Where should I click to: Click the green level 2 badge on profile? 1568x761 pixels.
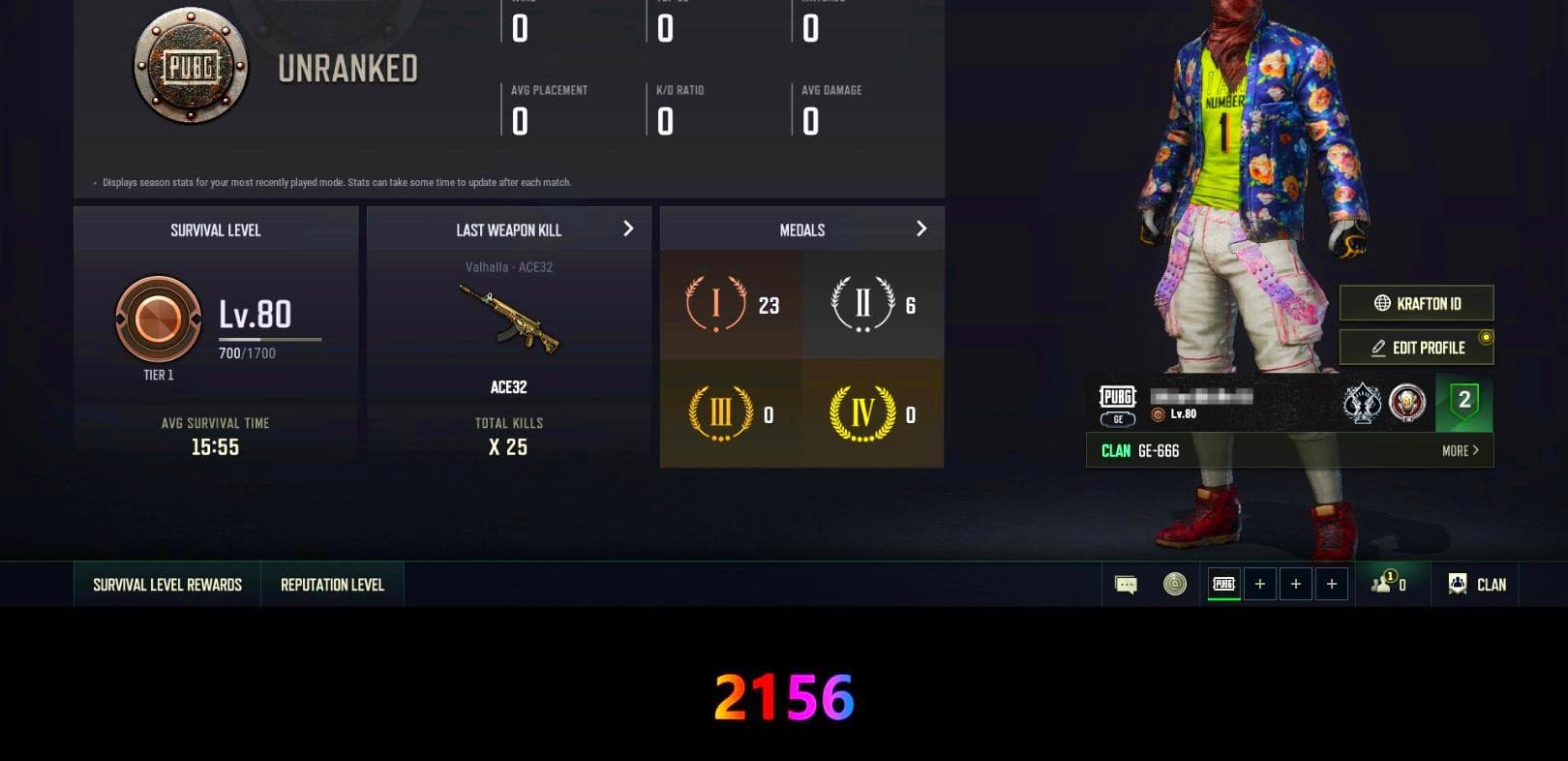pyautogui.click(x=1464, y=400)
